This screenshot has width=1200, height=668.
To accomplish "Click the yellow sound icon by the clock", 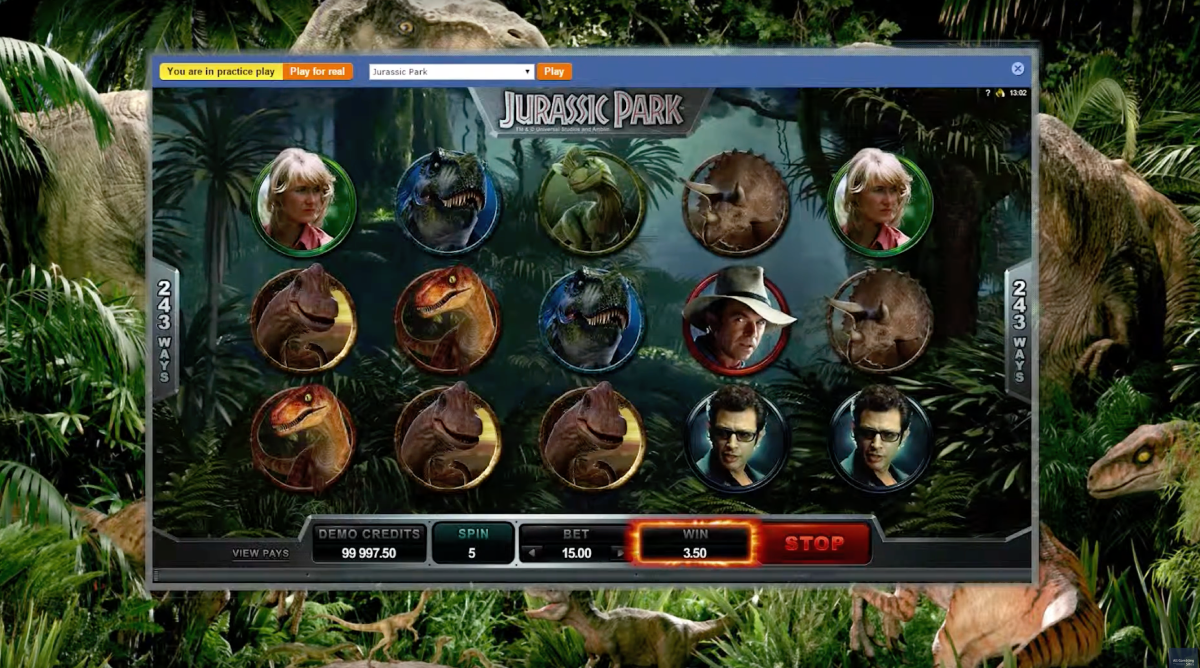I will pos(999,93).
